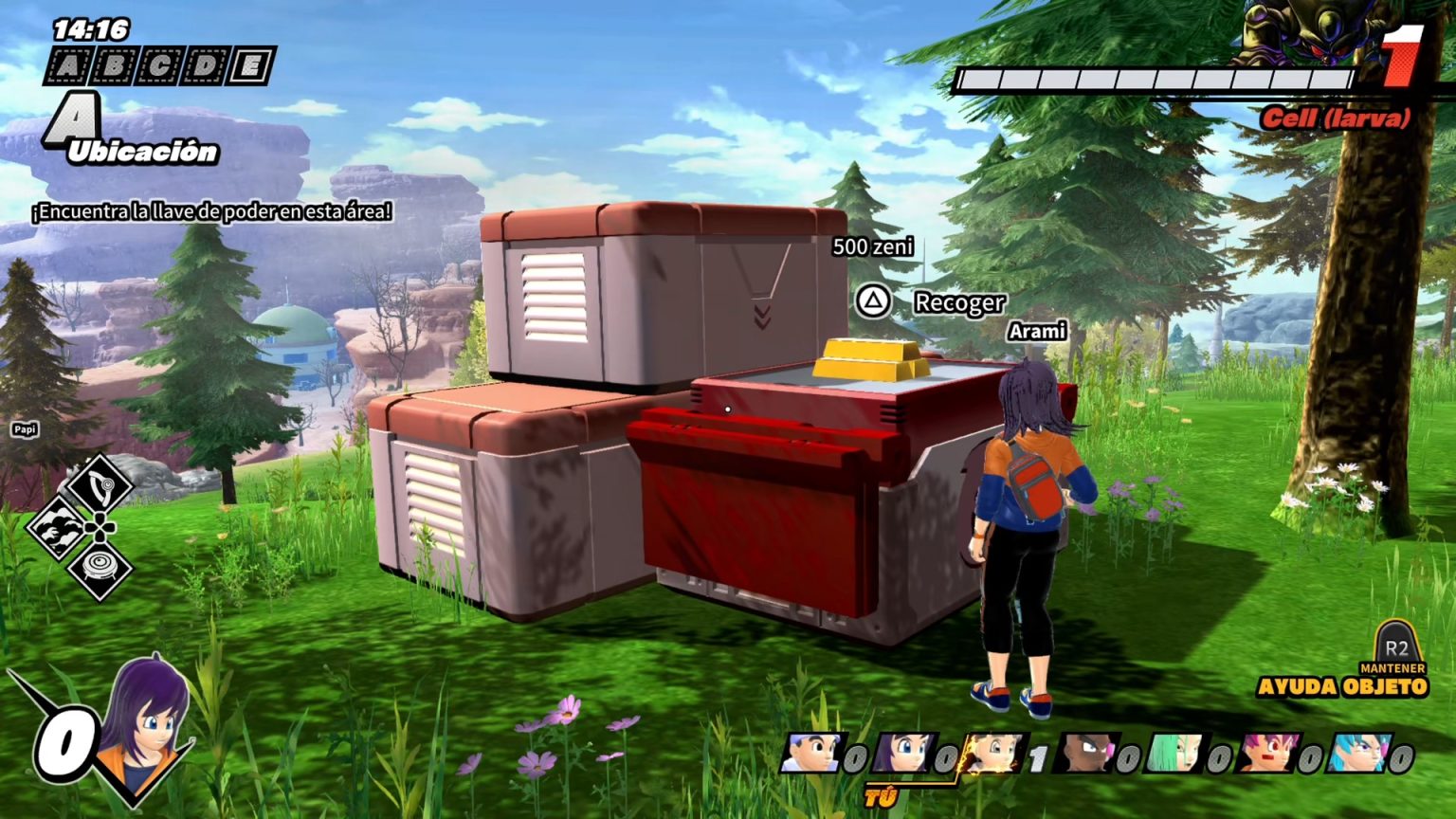The height and width of the screenshot is (819, 1456).
Task: Select the grappling hook gadget icon
Action: [101, 484]
